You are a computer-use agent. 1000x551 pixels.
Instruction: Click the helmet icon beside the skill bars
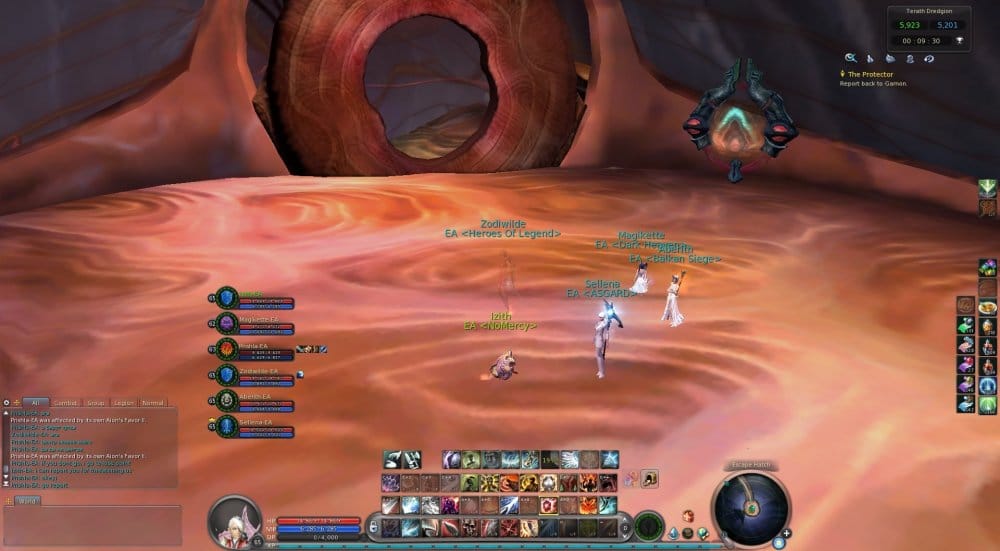pos(650,479)
